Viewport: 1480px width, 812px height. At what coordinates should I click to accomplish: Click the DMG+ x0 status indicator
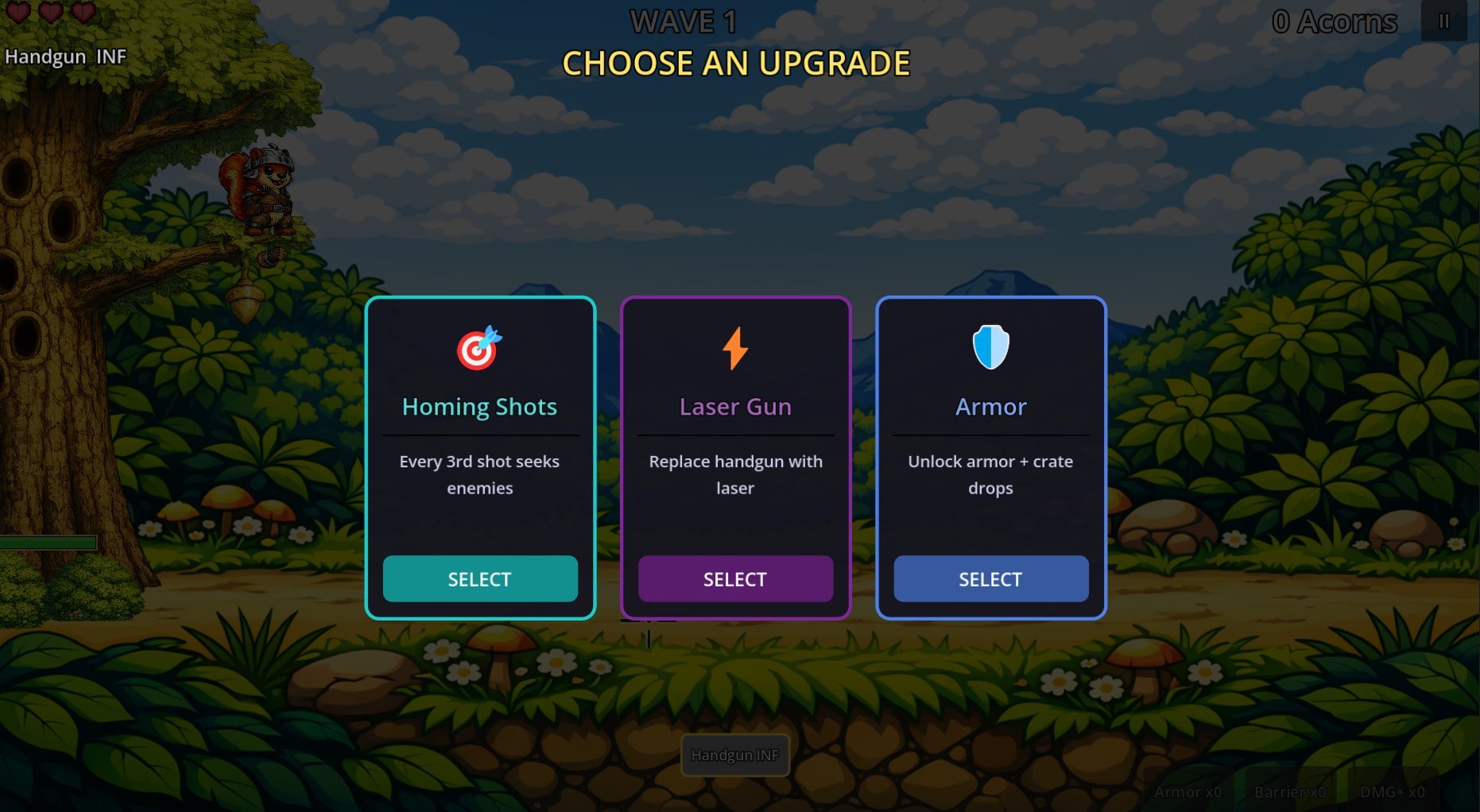coord(1393,792)
